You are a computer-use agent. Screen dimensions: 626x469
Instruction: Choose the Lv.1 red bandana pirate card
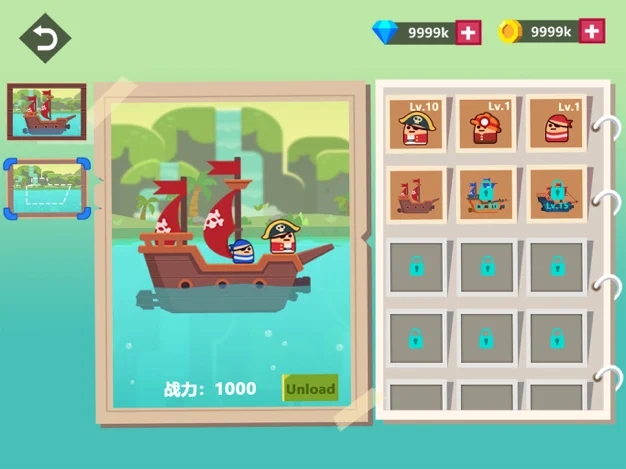point(556,125)
